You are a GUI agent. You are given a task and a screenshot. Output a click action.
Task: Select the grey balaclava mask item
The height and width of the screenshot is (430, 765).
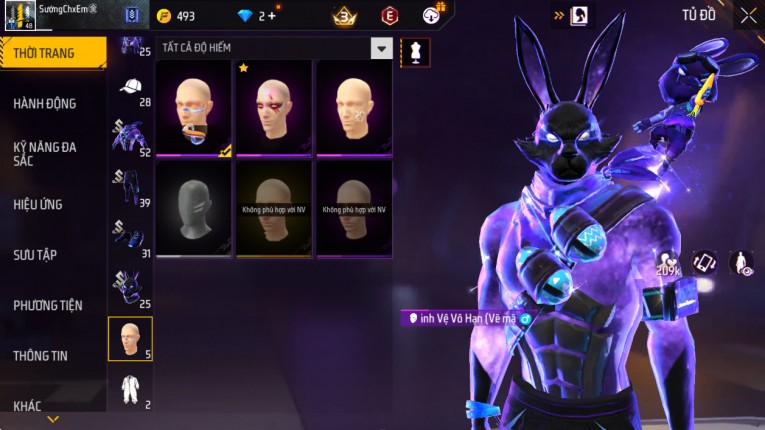point(194,209)
